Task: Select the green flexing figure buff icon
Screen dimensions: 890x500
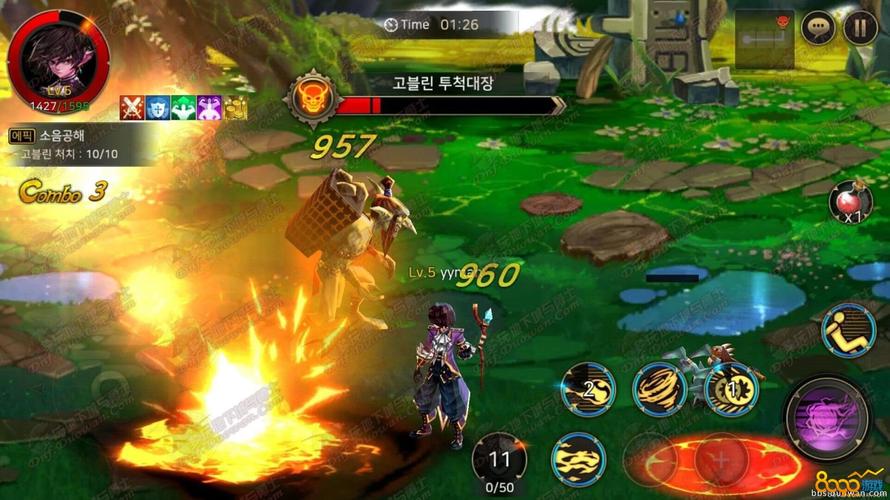Action: coord(183,107)
